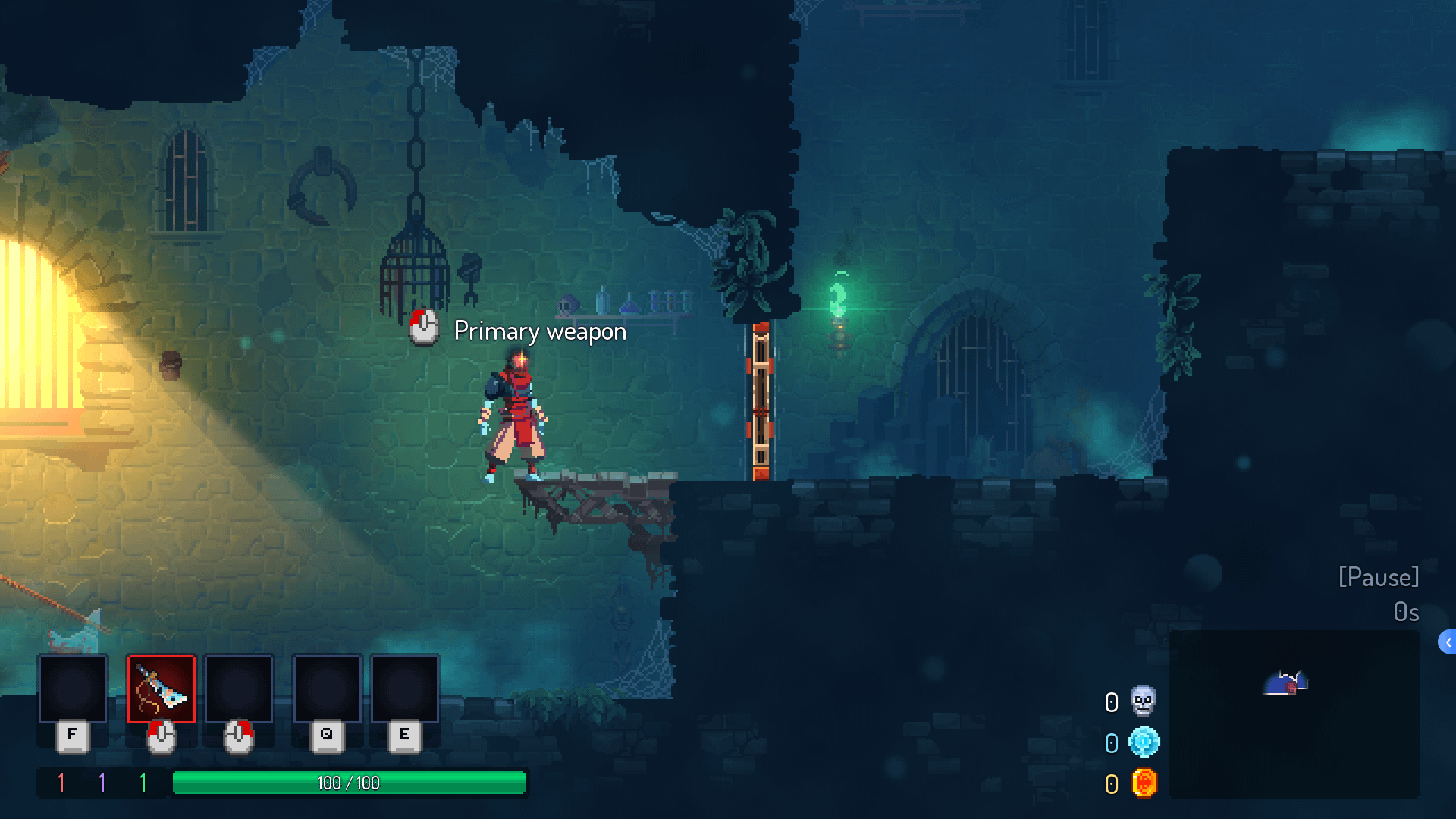Expand the F skill slot
The width and height of the screenshot is (1456, 819).
(x=72, y=689)
